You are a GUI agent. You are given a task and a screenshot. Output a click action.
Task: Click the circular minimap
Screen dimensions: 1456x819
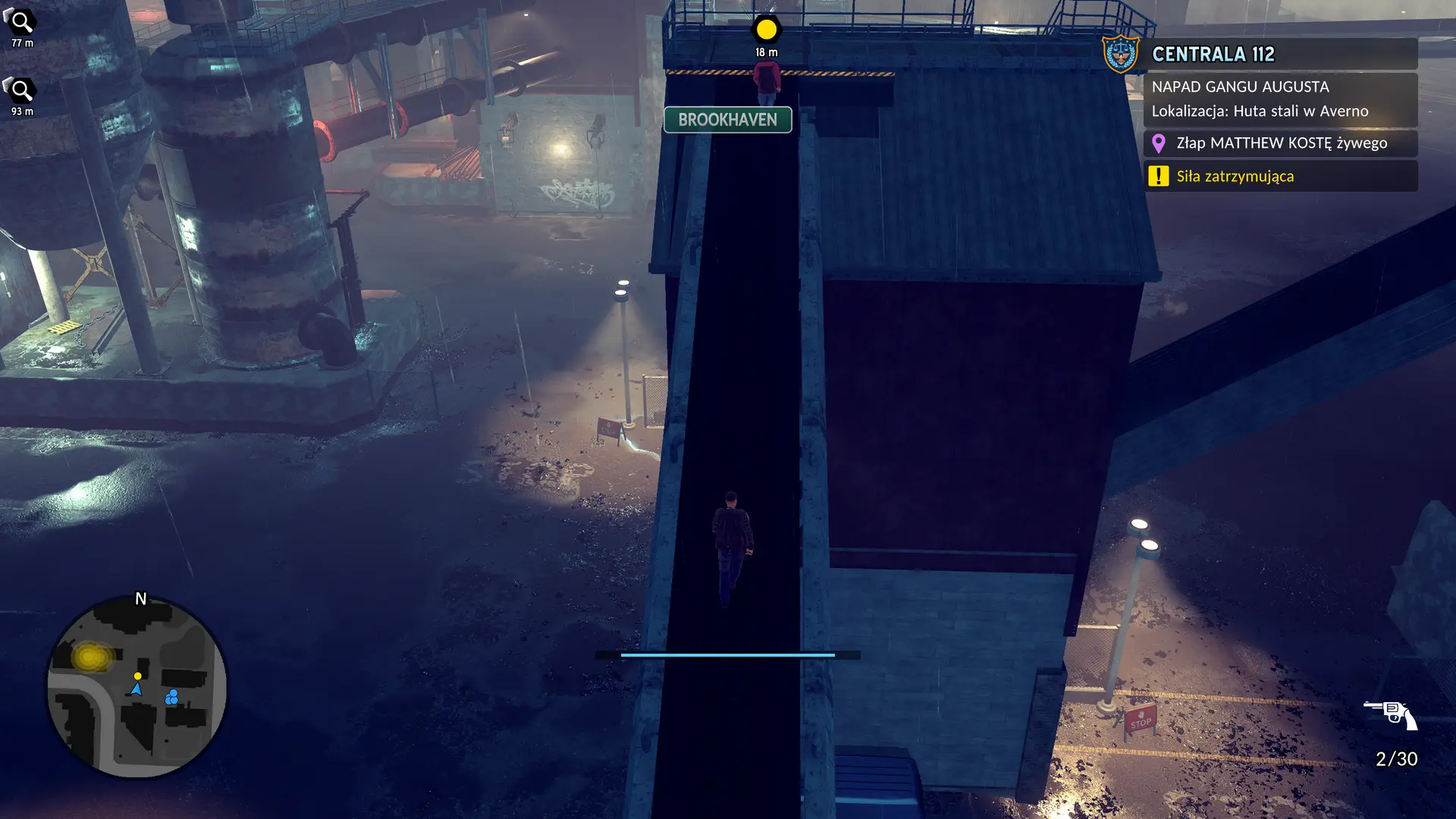point(137,686)
